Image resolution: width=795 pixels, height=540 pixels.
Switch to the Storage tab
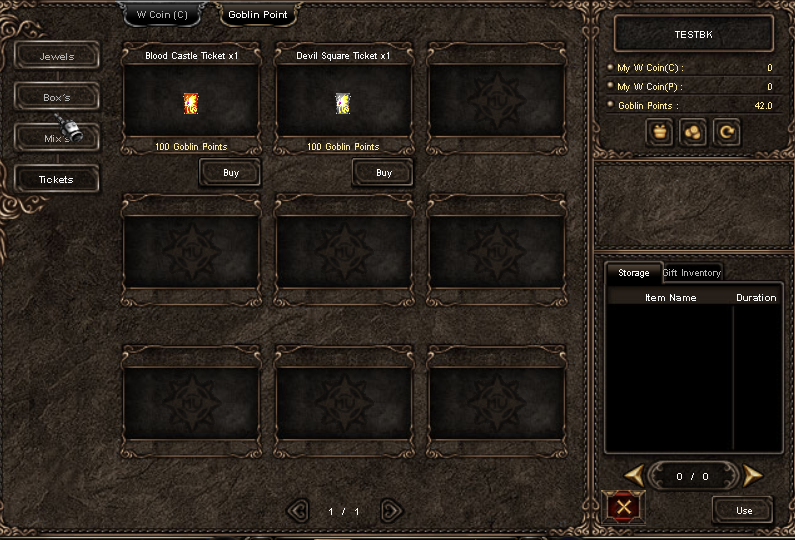(x=633, y=272)
